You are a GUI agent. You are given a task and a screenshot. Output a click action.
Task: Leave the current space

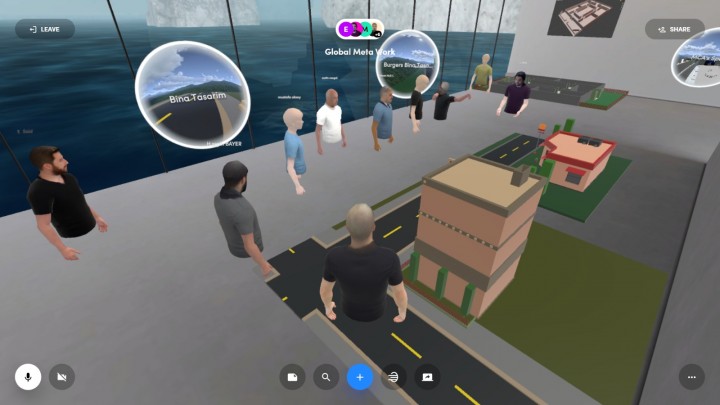coord(45,29)
